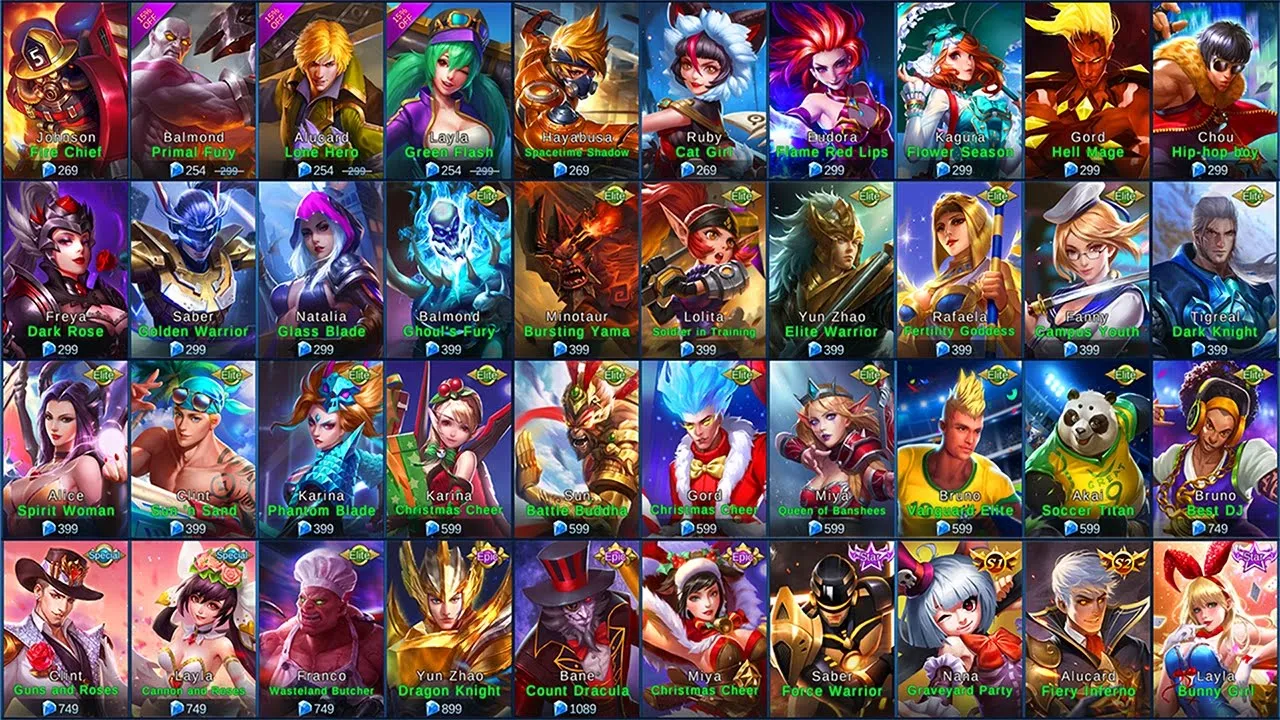
Task: Open the Miya Queen of Banshees skin card
Action: [832, 450]
